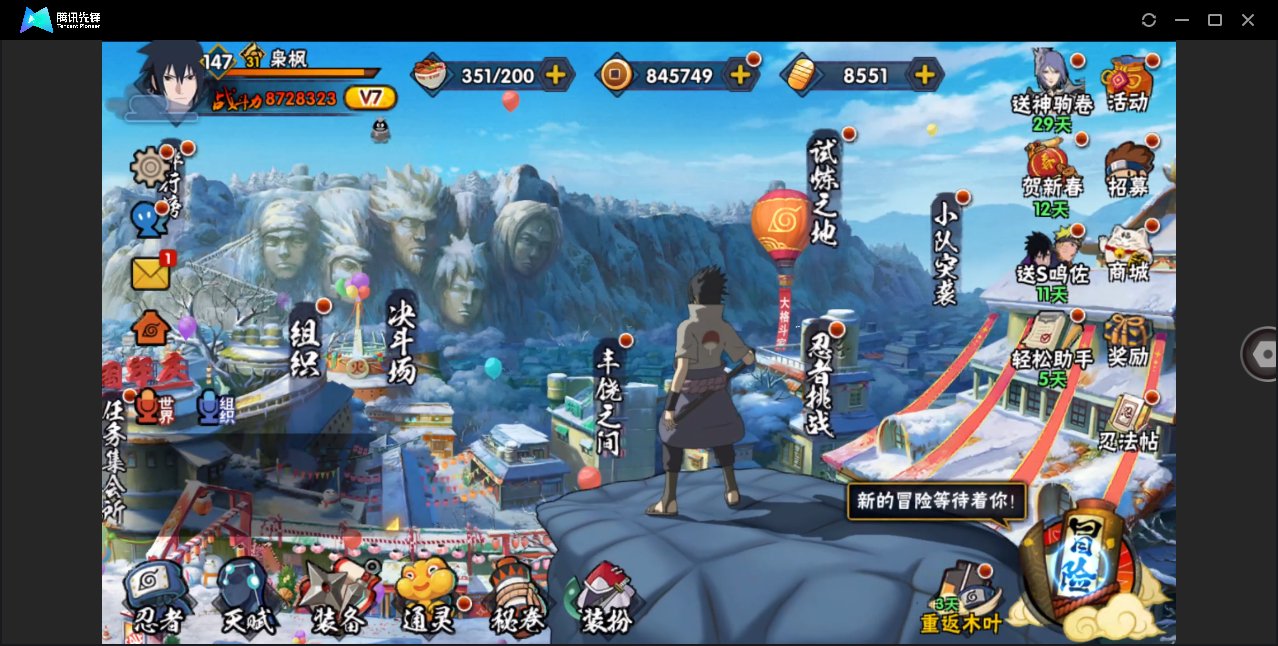Viewport: 1278px width, 646px height.
Task: Open the 忍者 ninja menu
Action: (158, 597)
